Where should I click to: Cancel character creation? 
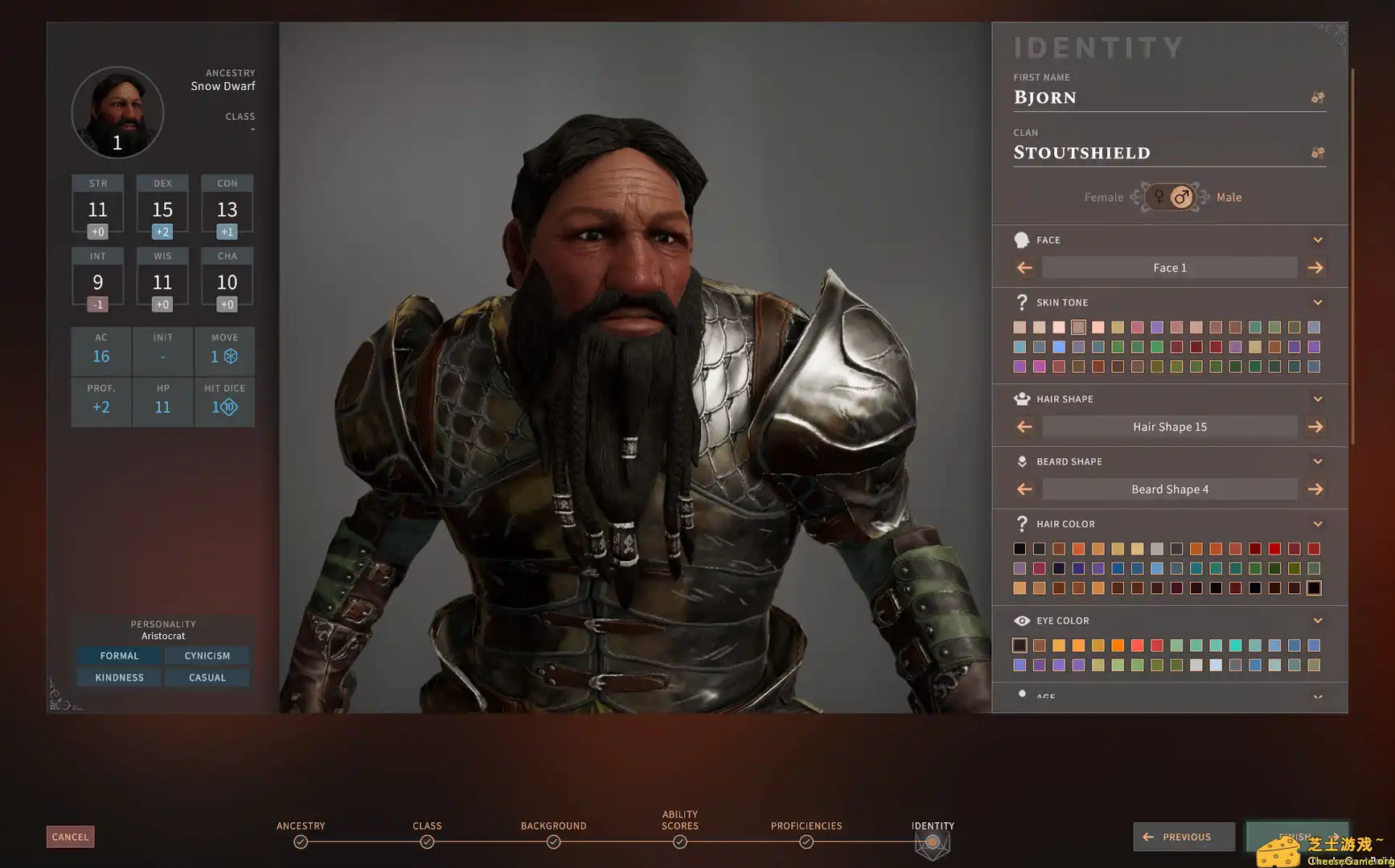click(x=70, y=837)
